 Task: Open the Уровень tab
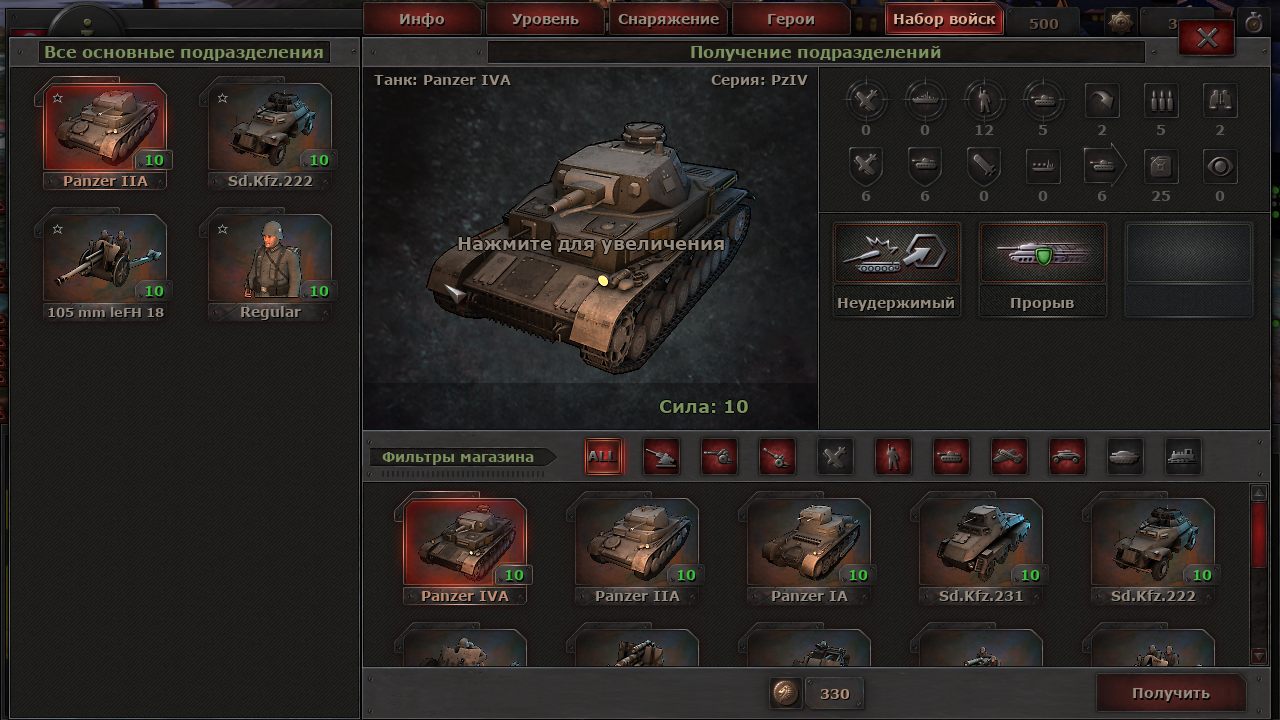point(545,19)
